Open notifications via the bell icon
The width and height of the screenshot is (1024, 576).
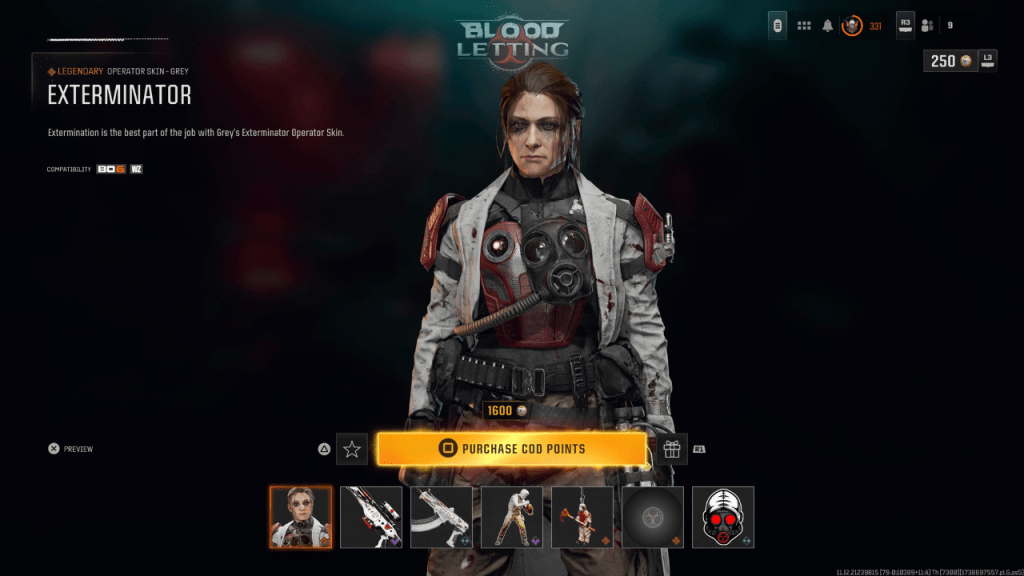827,26
